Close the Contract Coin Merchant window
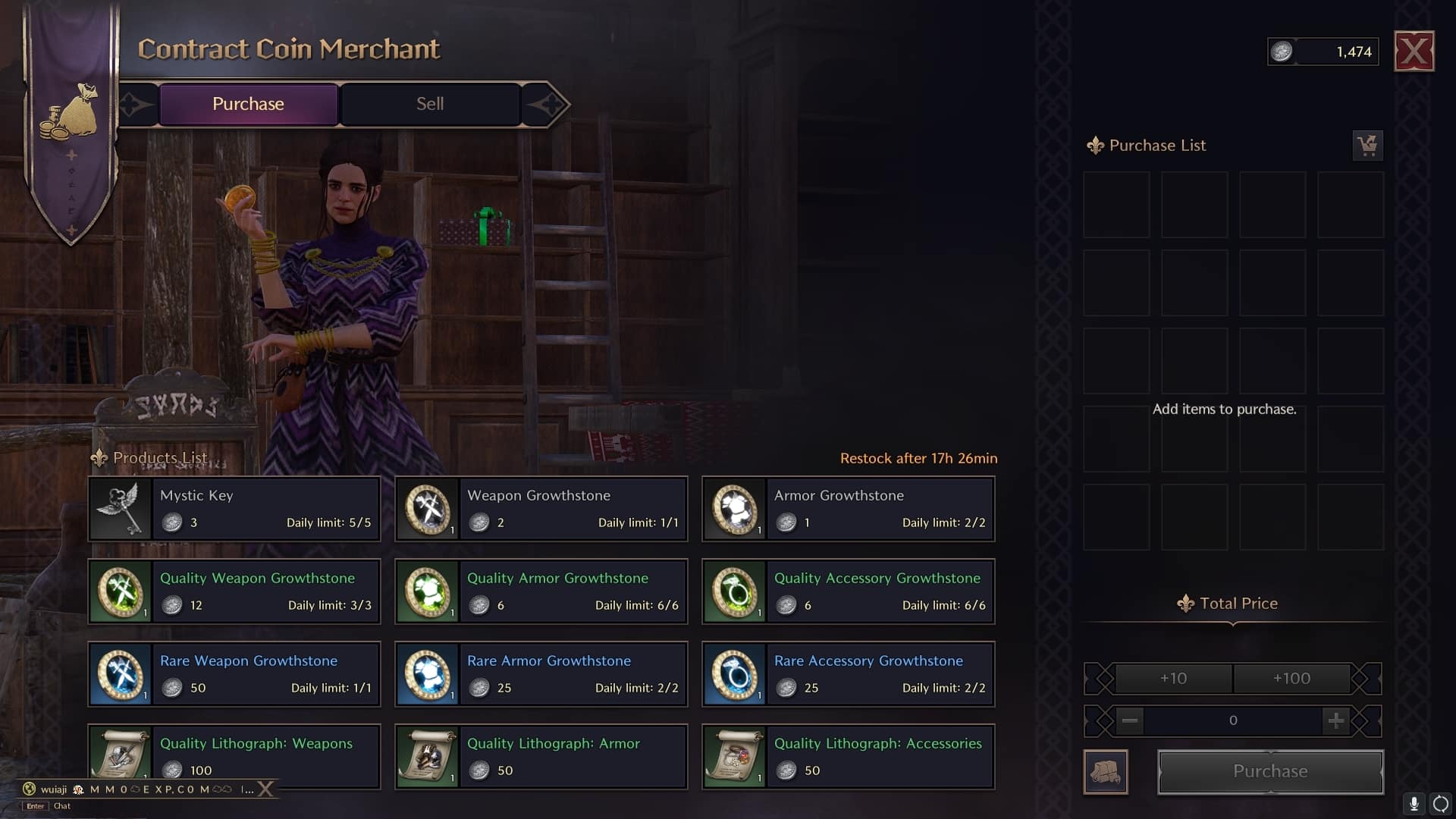 click(1414, 52)
